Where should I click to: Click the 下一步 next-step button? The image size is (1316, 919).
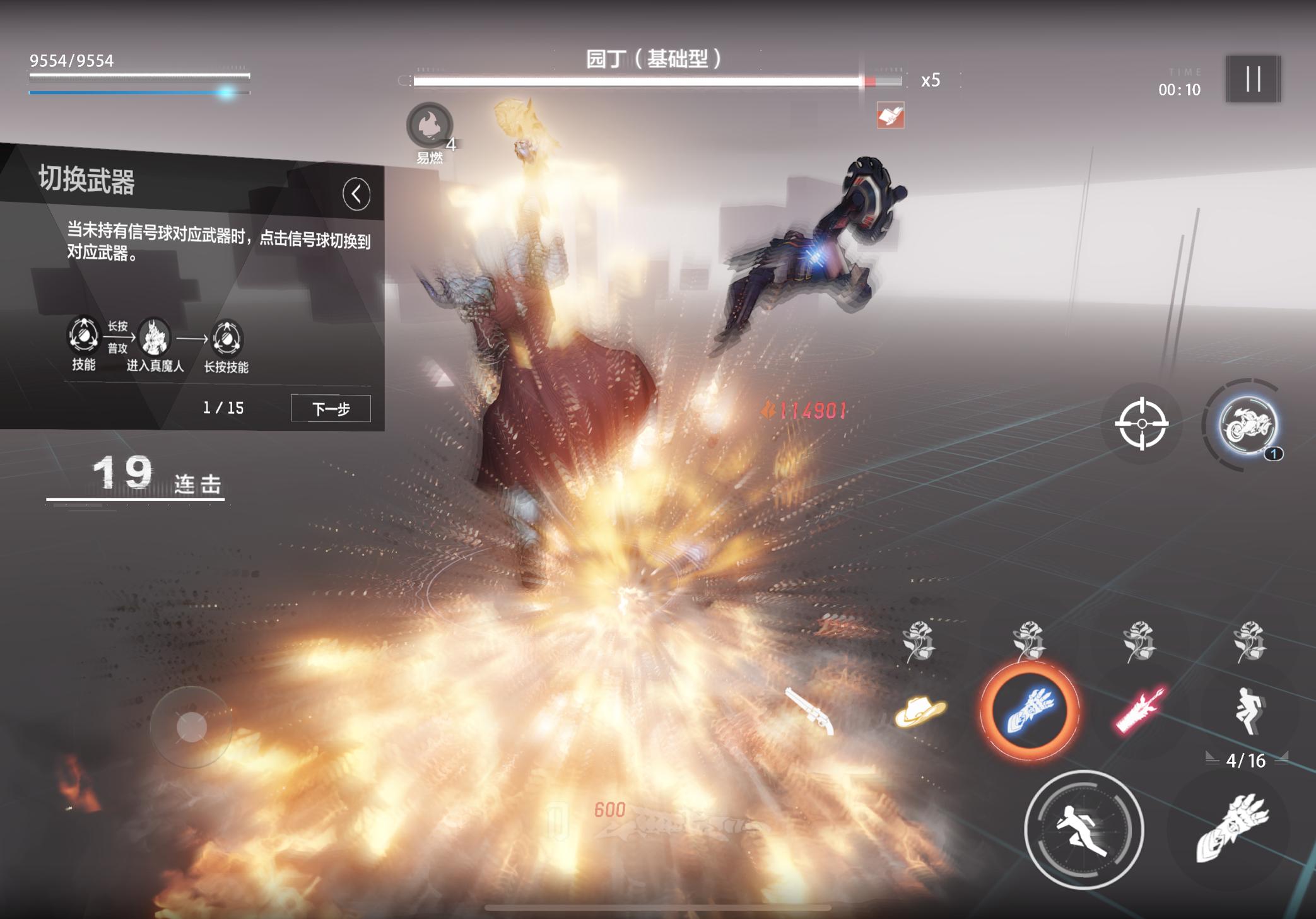point(331,409)
